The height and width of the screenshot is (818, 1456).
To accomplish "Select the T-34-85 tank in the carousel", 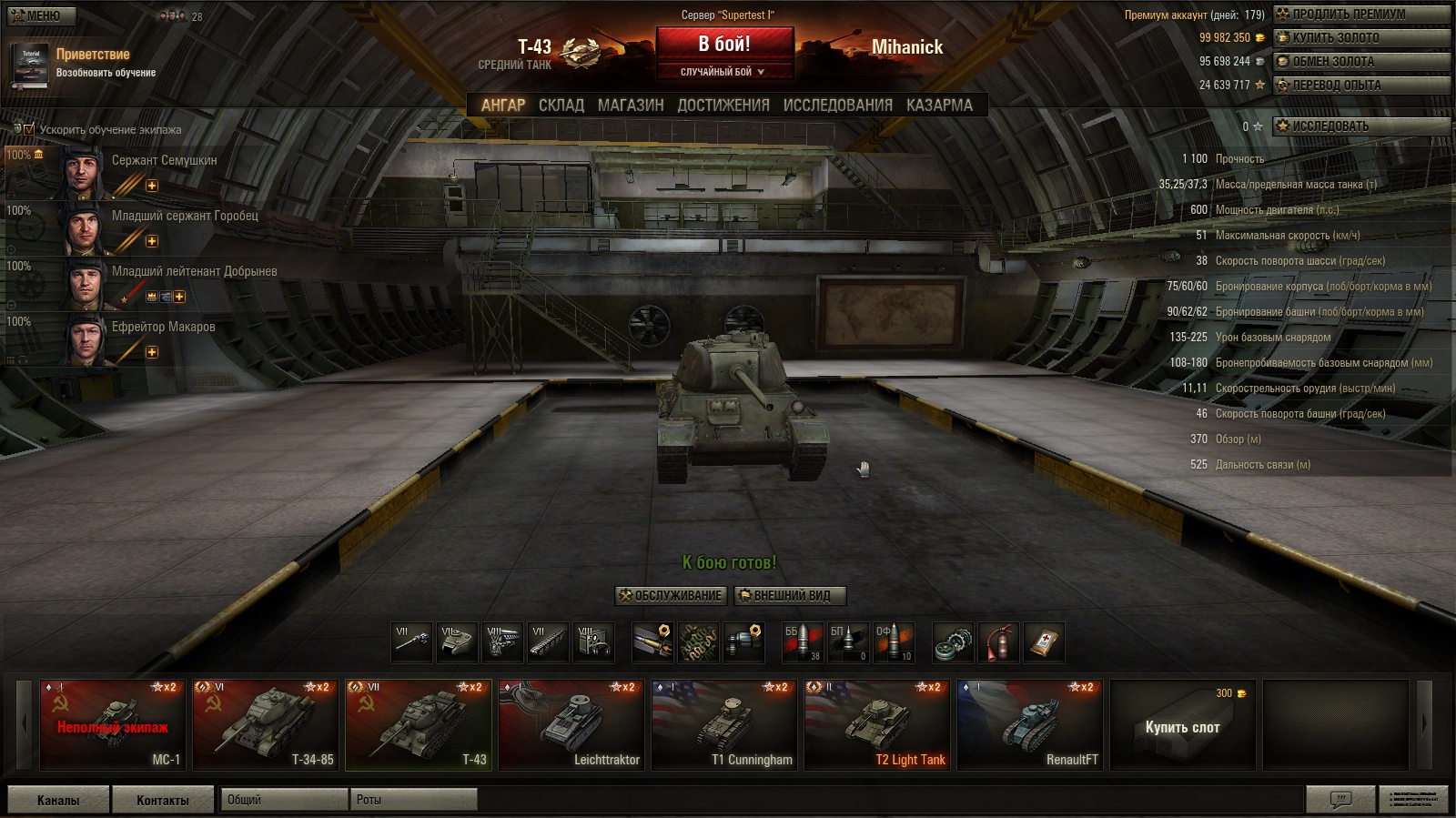I will (266, 726).
